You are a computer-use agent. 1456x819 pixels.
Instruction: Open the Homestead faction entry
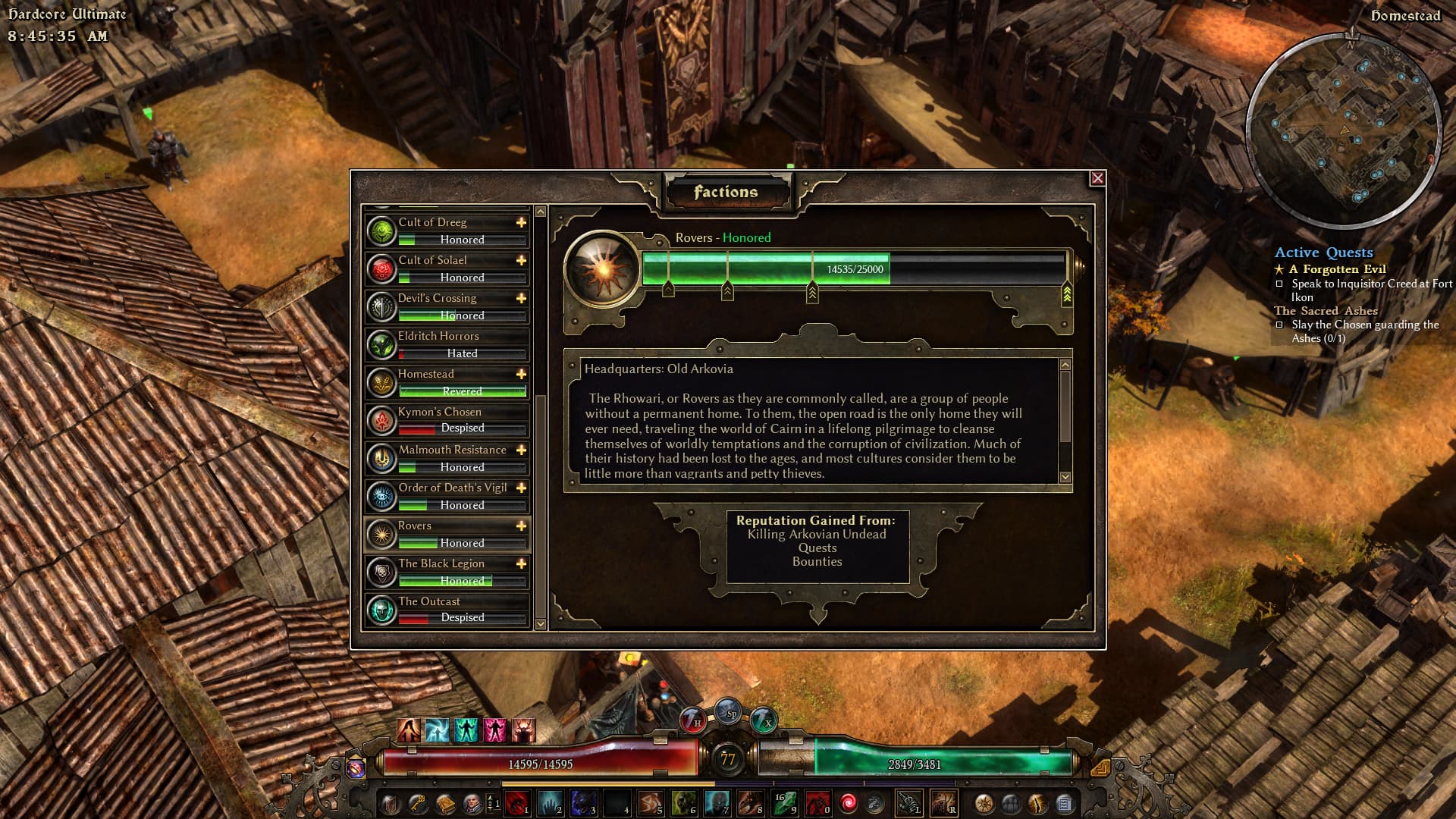coord(447,382)
